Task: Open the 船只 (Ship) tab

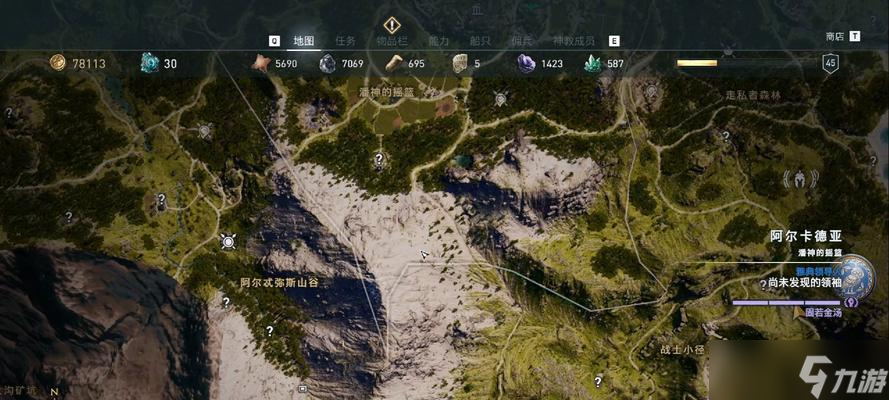Action: [481, 41]
